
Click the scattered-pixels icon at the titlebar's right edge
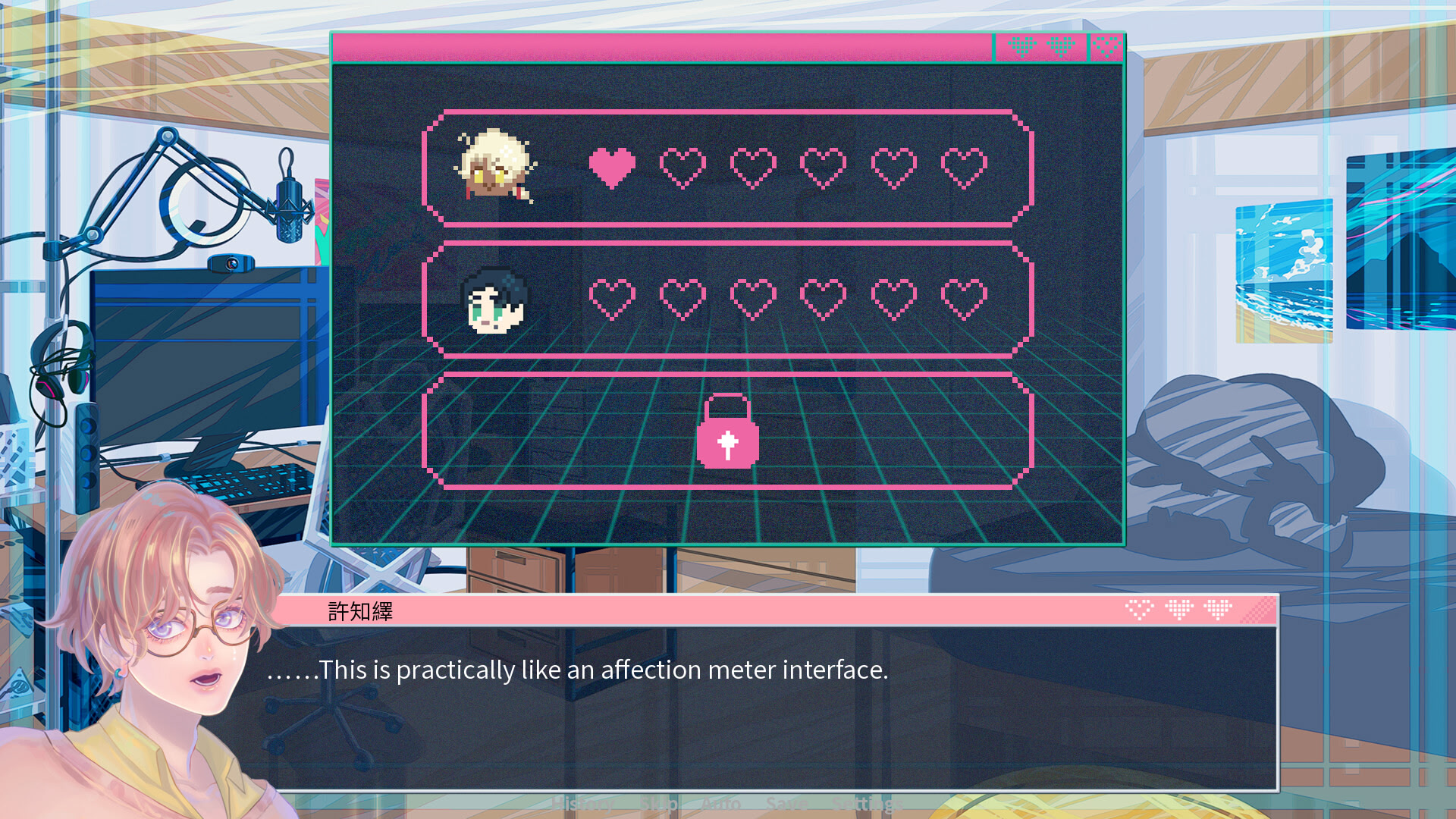[x=1106, y=47]
